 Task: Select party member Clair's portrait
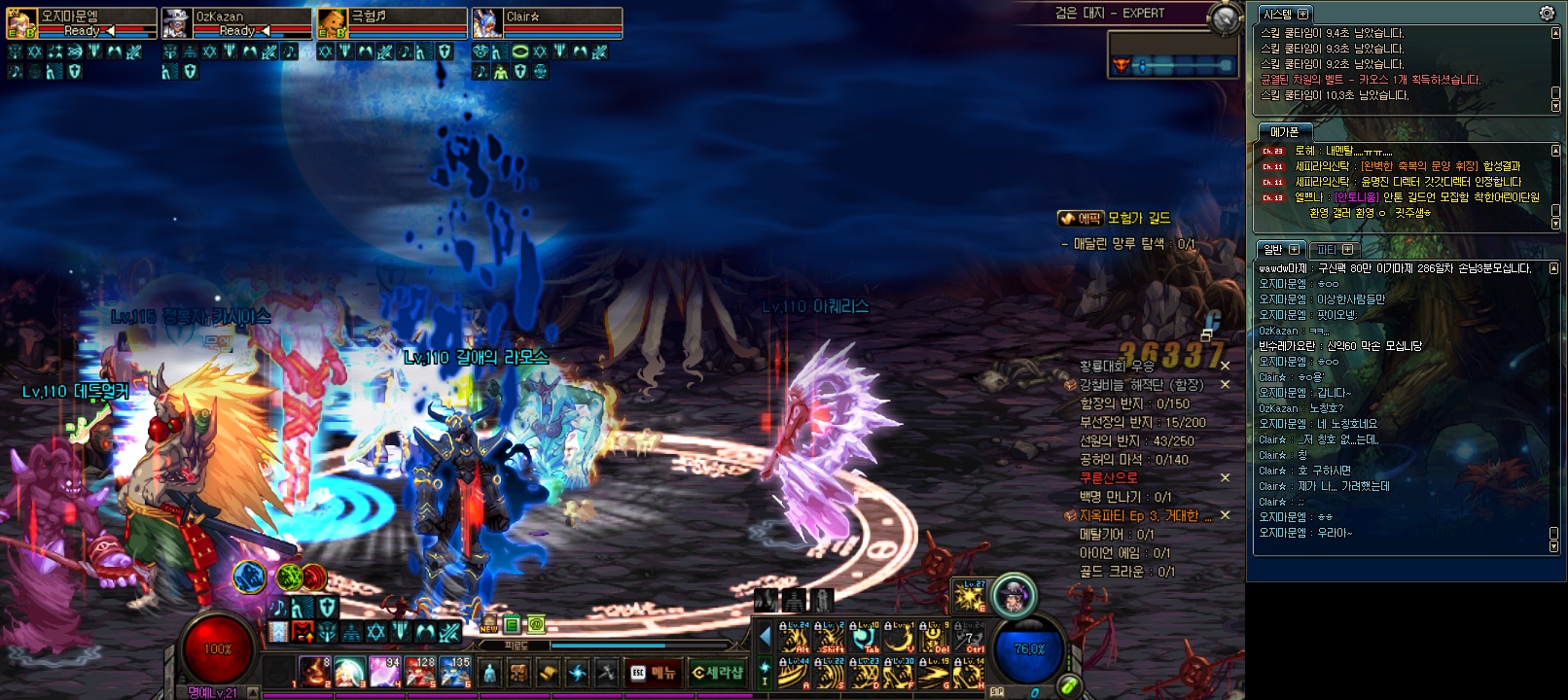point(487,23)
